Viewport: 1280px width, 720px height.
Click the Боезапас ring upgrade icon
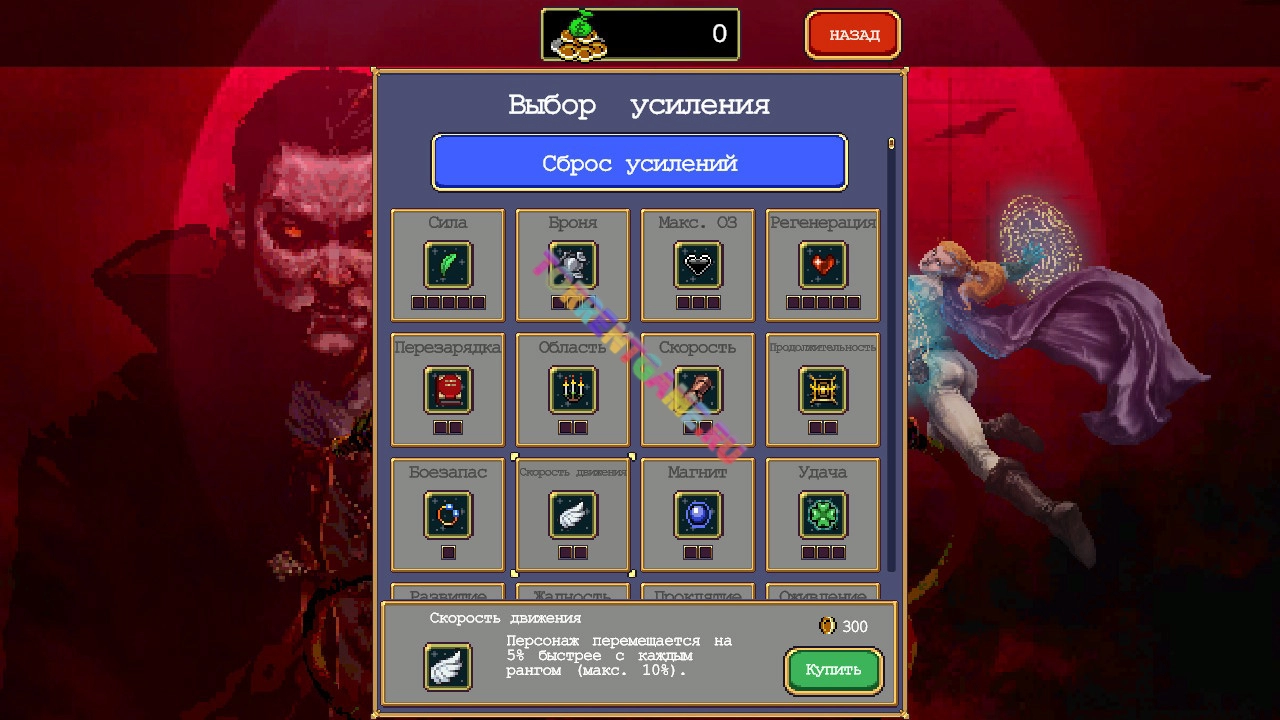[x=448, y=516]
